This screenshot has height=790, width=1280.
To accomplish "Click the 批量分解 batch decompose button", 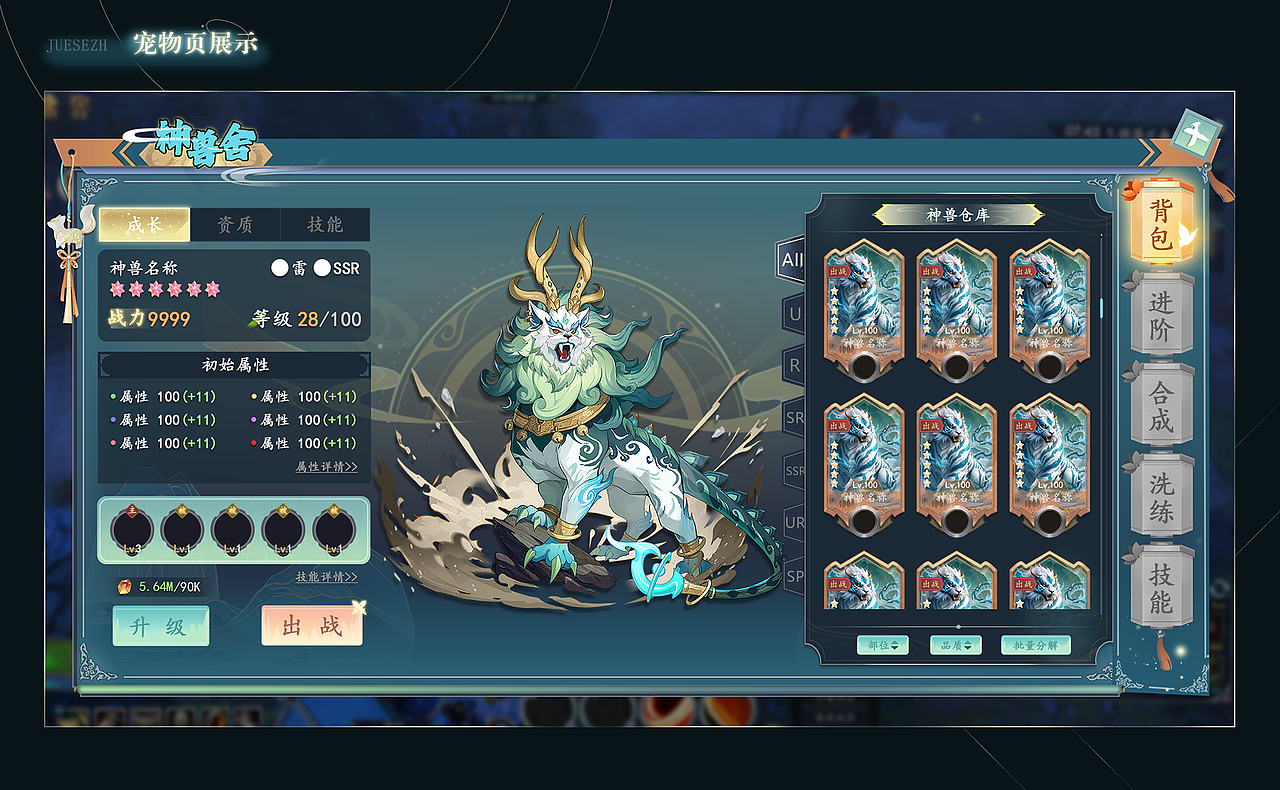I will [1036, 645].
